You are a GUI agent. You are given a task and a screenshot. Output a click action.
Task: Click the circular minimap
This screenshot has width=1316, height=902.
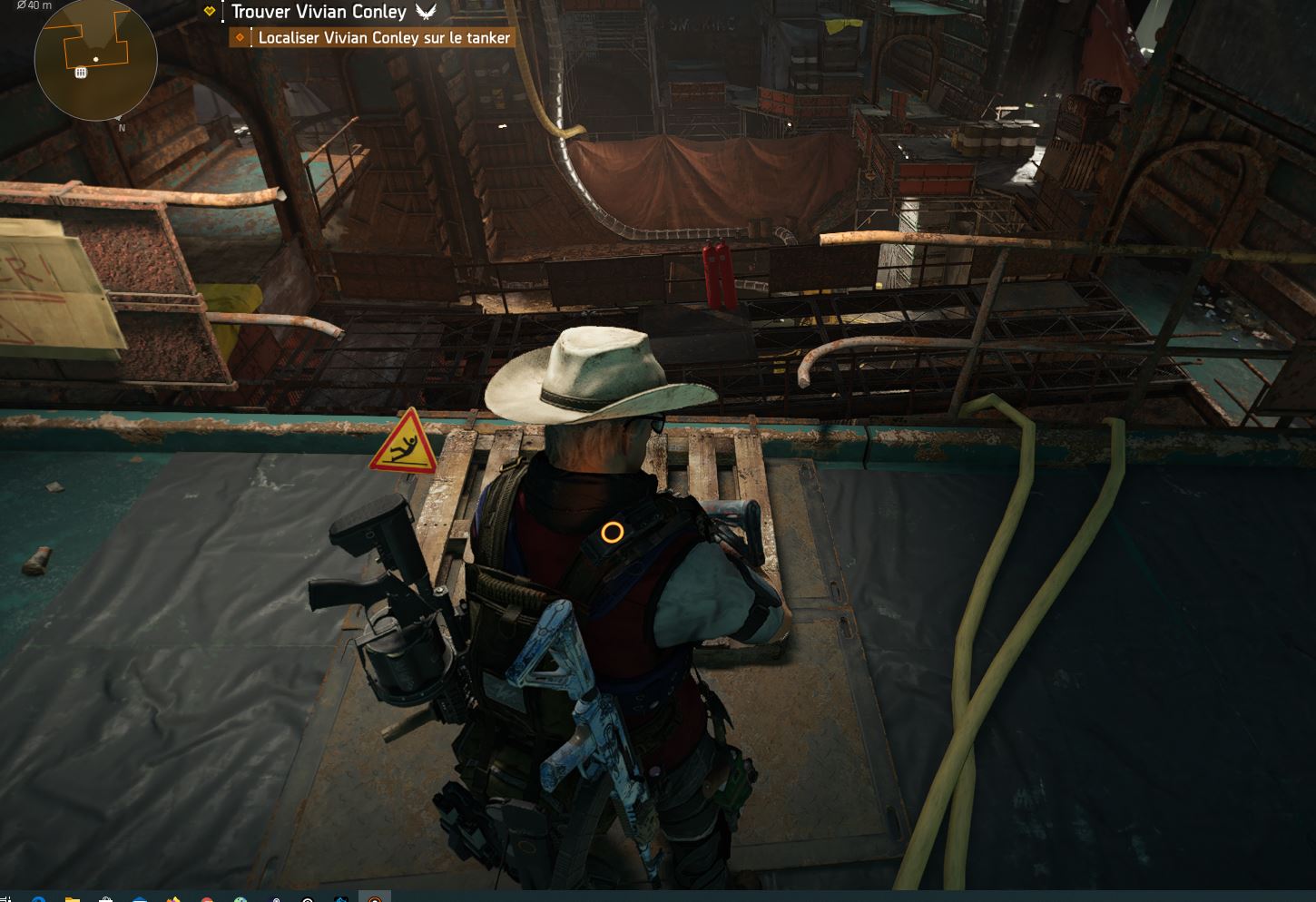point(95,60)
